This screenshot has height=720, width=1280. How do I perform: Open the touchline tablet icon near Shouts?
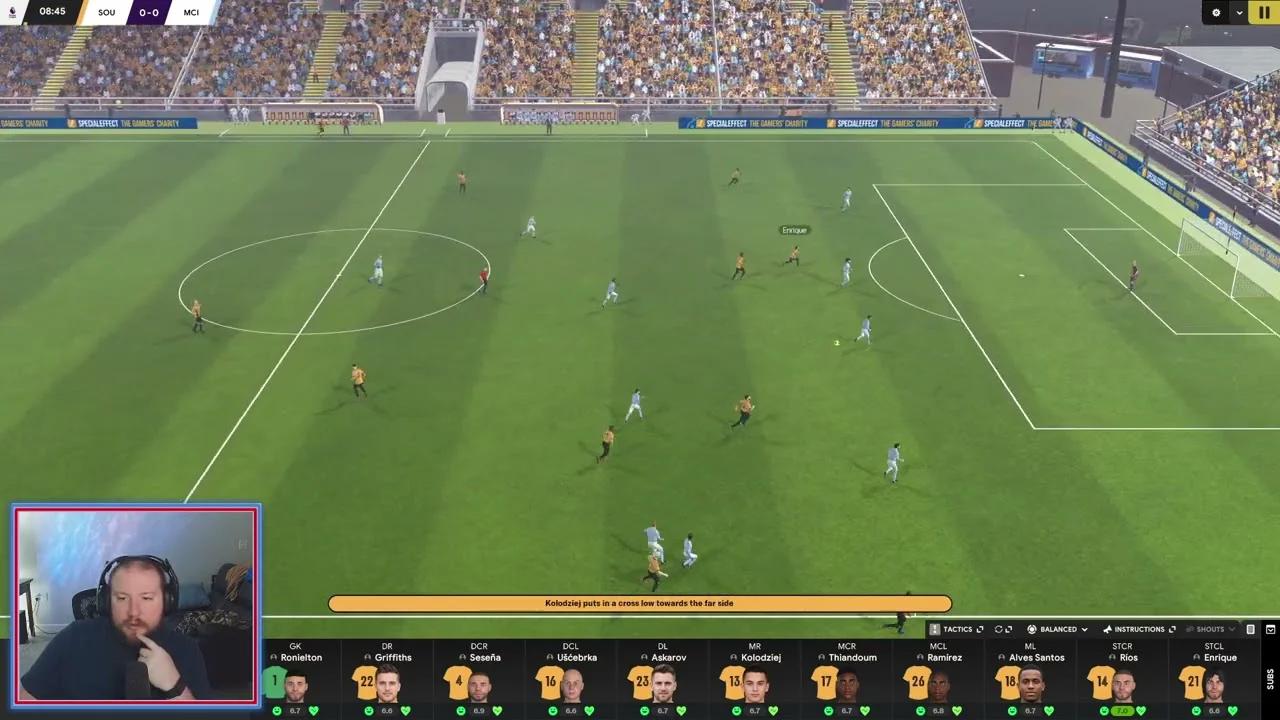tap(1251, 629)
